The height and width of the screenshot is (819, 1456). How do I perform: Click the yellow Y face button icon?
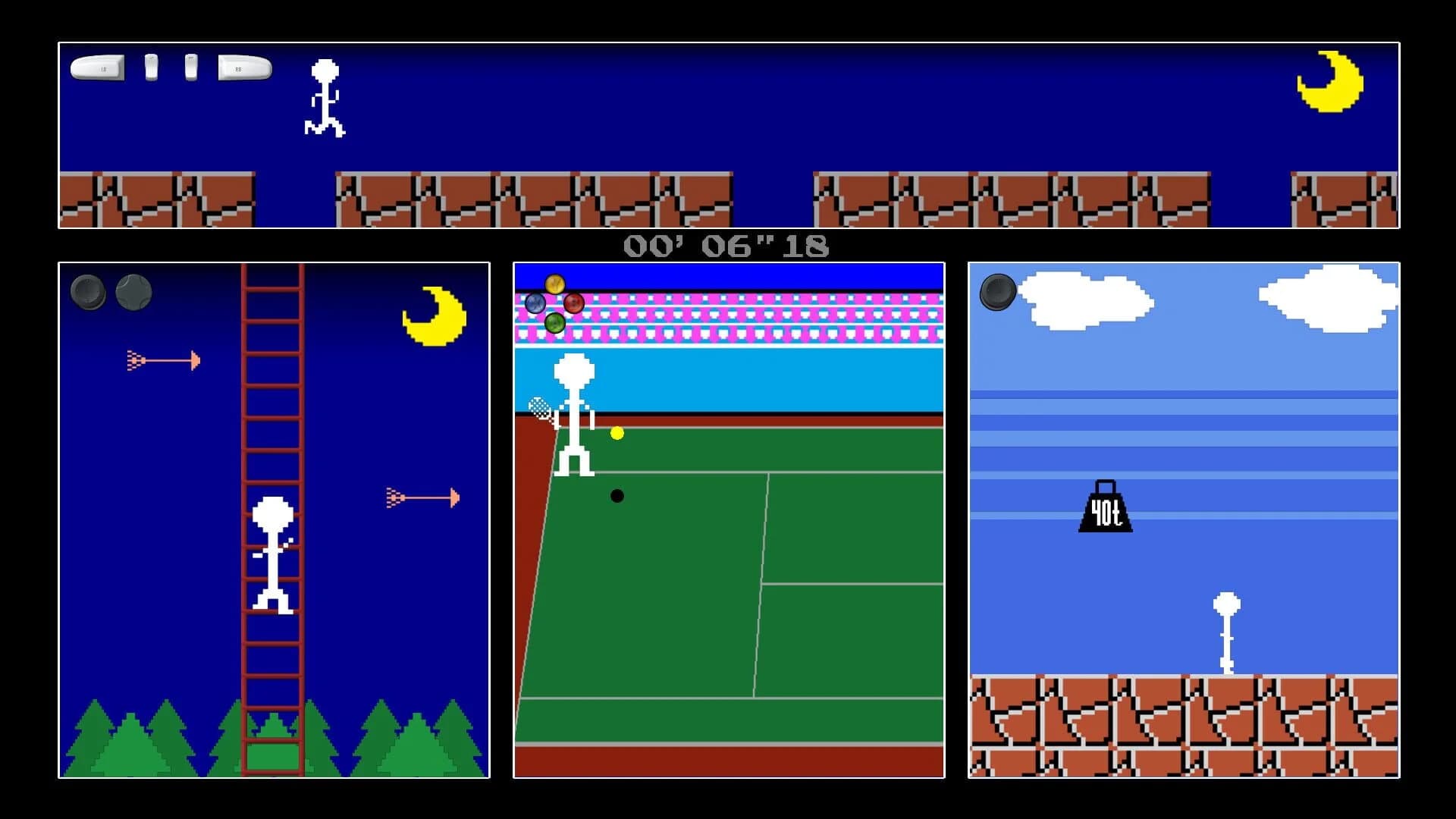[554, 283]
